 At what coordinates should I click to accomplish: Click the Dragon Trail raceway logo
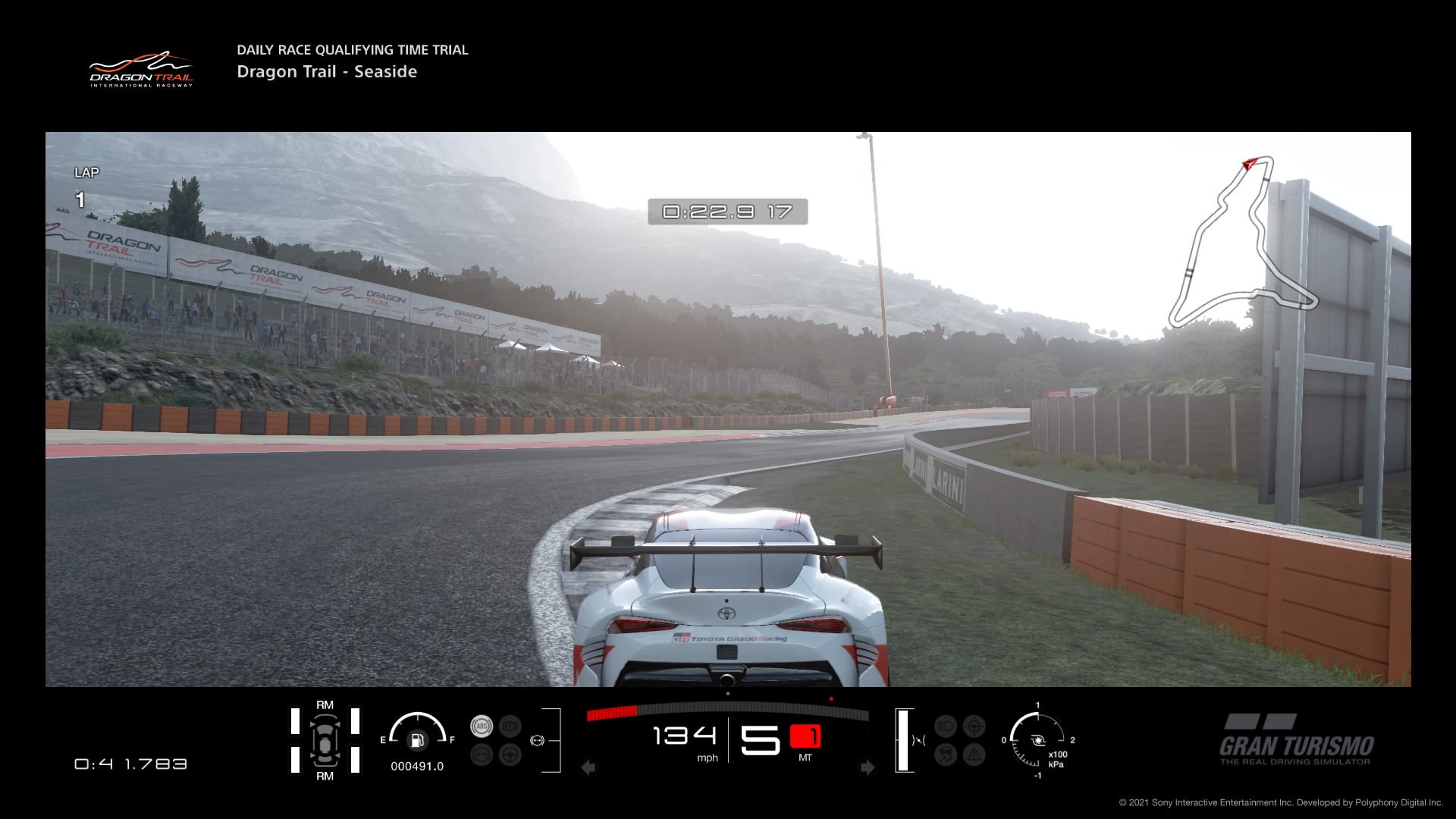pos(141,70)
